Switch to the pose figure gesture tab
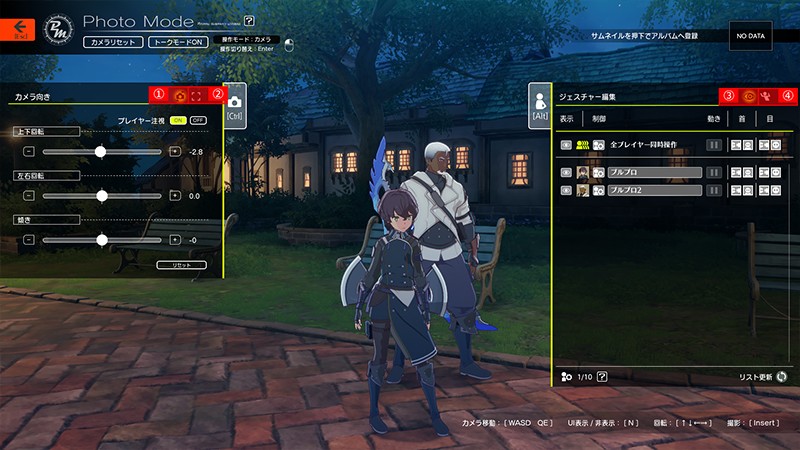Viewport: 800px width, 450px height. coord(766,97)
